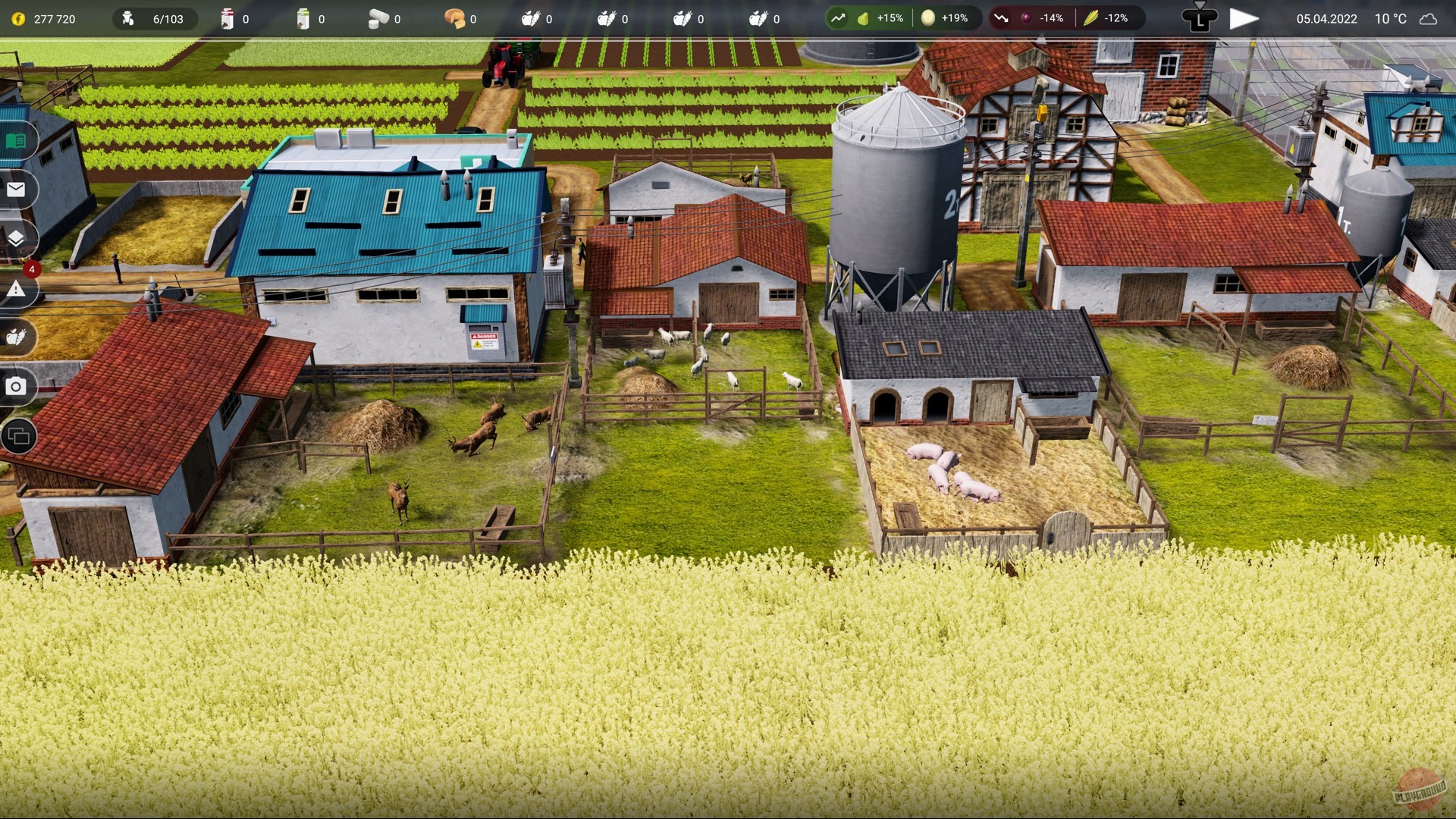Open the map layers overlay tool

click(x=19, y=239)
